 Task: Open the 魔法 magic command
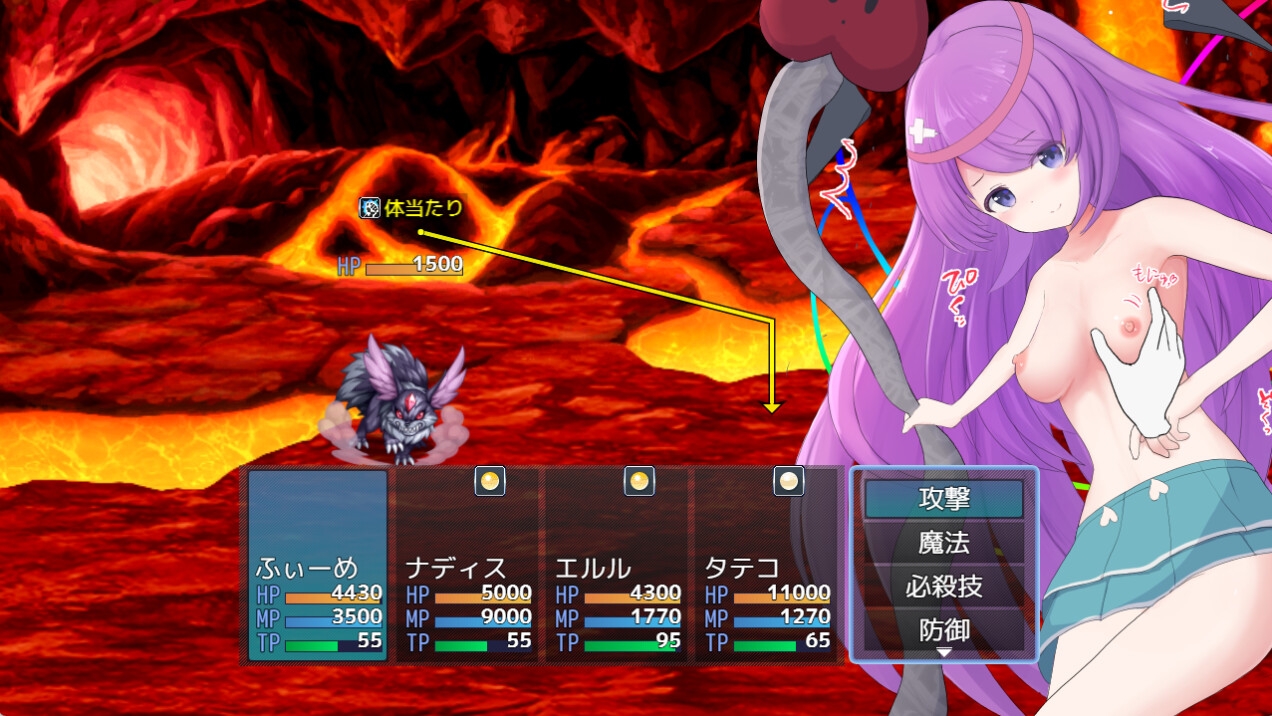[944, 543]
